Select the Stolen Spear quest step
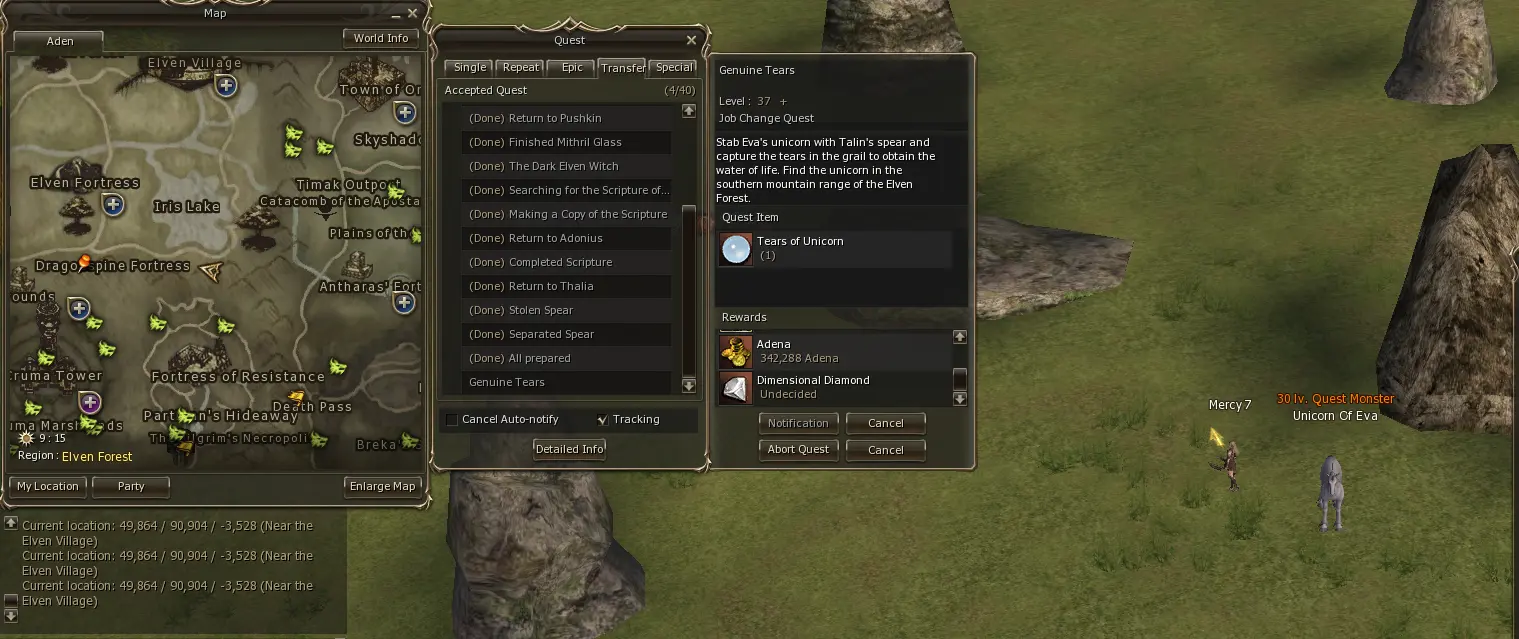 (x=541, y=310)
